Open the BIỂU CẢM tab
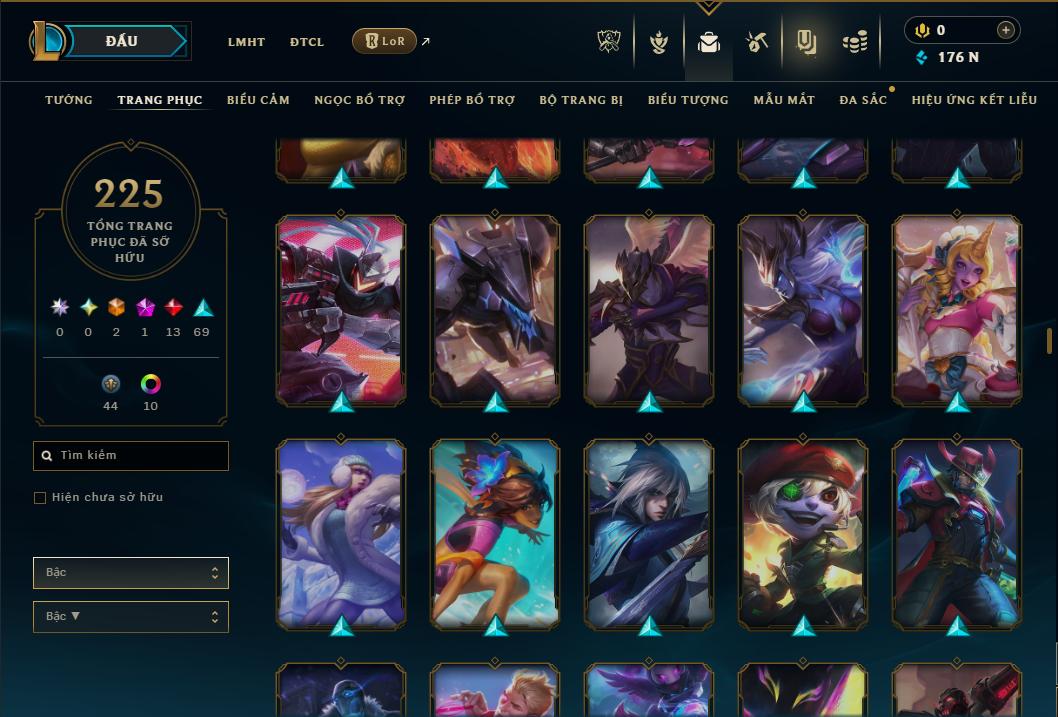The image size is (1058, 717). [x=258, y=100]
